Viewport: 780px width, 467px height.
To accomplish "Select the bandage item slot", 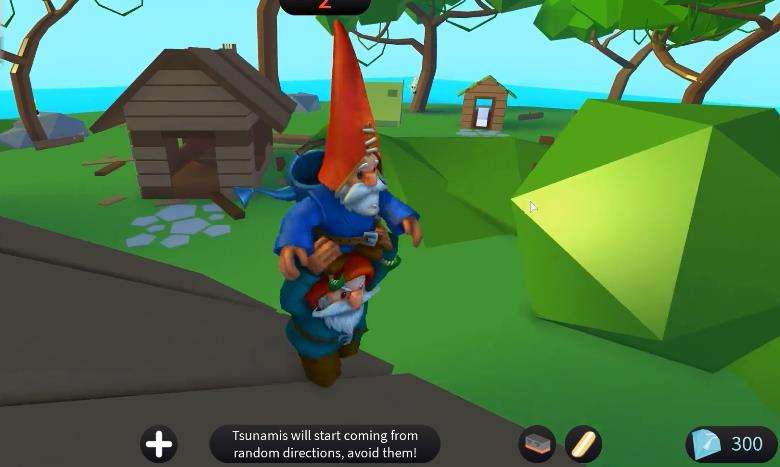I will (x=582, y=443).
